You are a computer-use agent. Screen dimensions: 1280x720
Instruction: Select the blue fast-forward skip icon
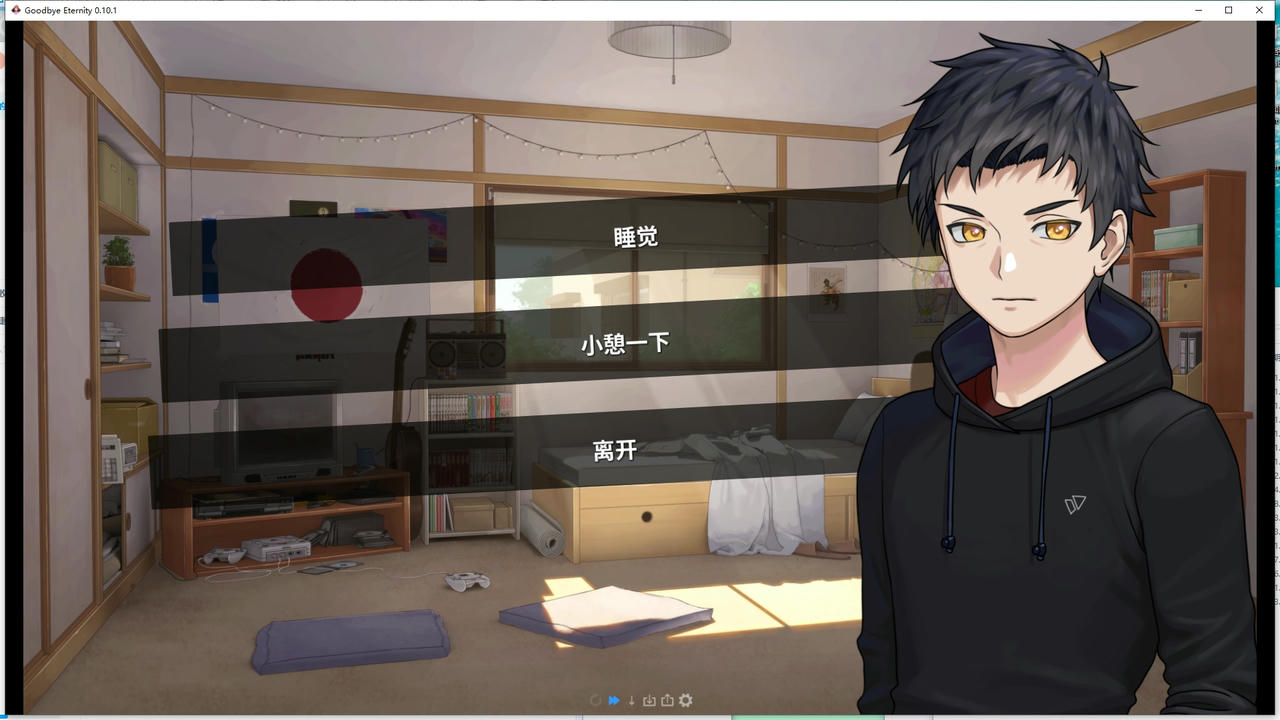tap(613, 700)
